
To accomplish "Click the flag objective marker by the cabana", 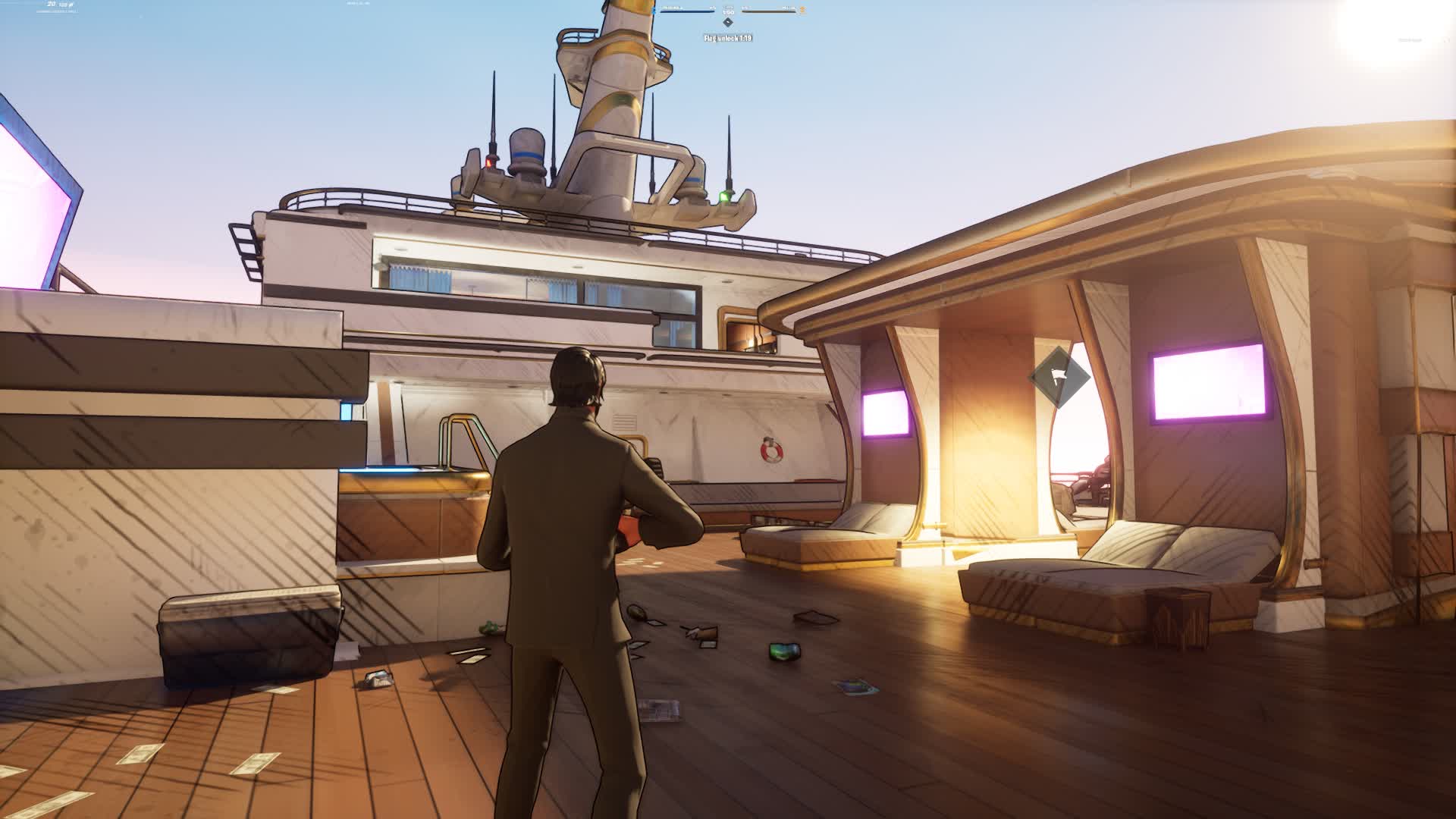I will click(1059, 377).
